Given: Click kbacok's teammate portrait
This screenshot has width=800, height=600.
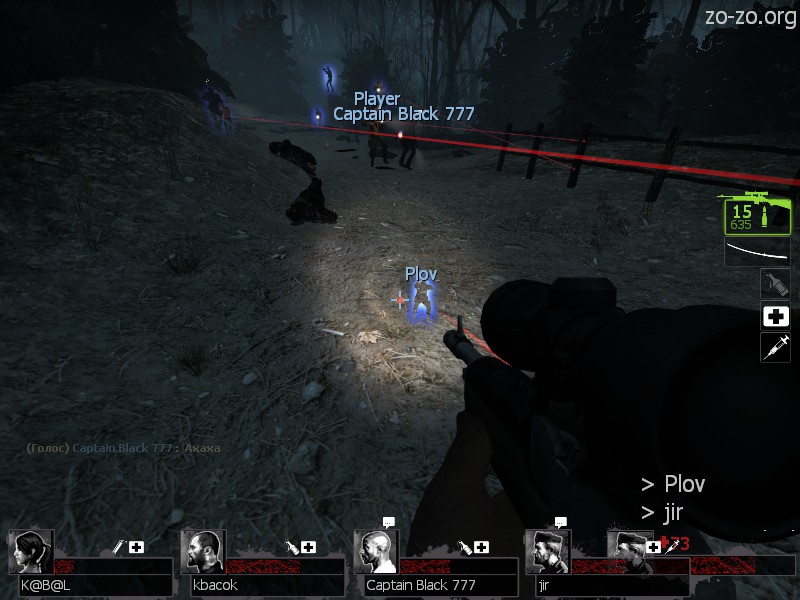Looking at the screenshot, I should coord(204,552).
